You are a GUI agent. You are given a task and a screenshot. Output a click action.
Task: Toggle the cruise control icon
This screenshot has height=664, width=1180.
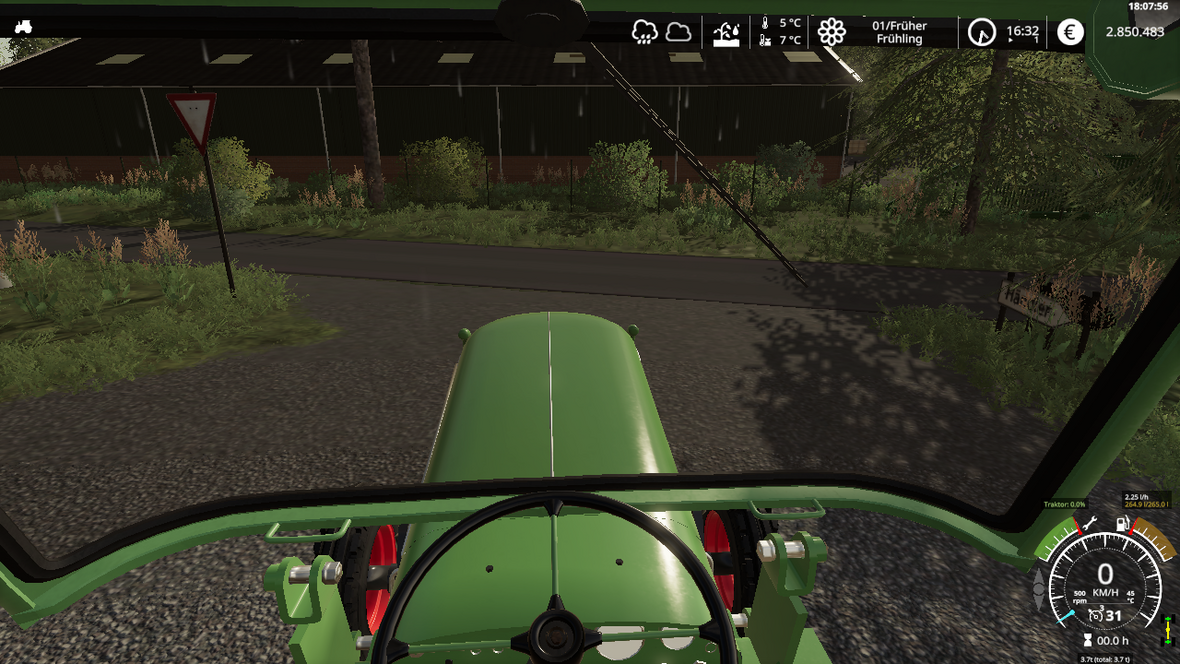[1092, 616]
